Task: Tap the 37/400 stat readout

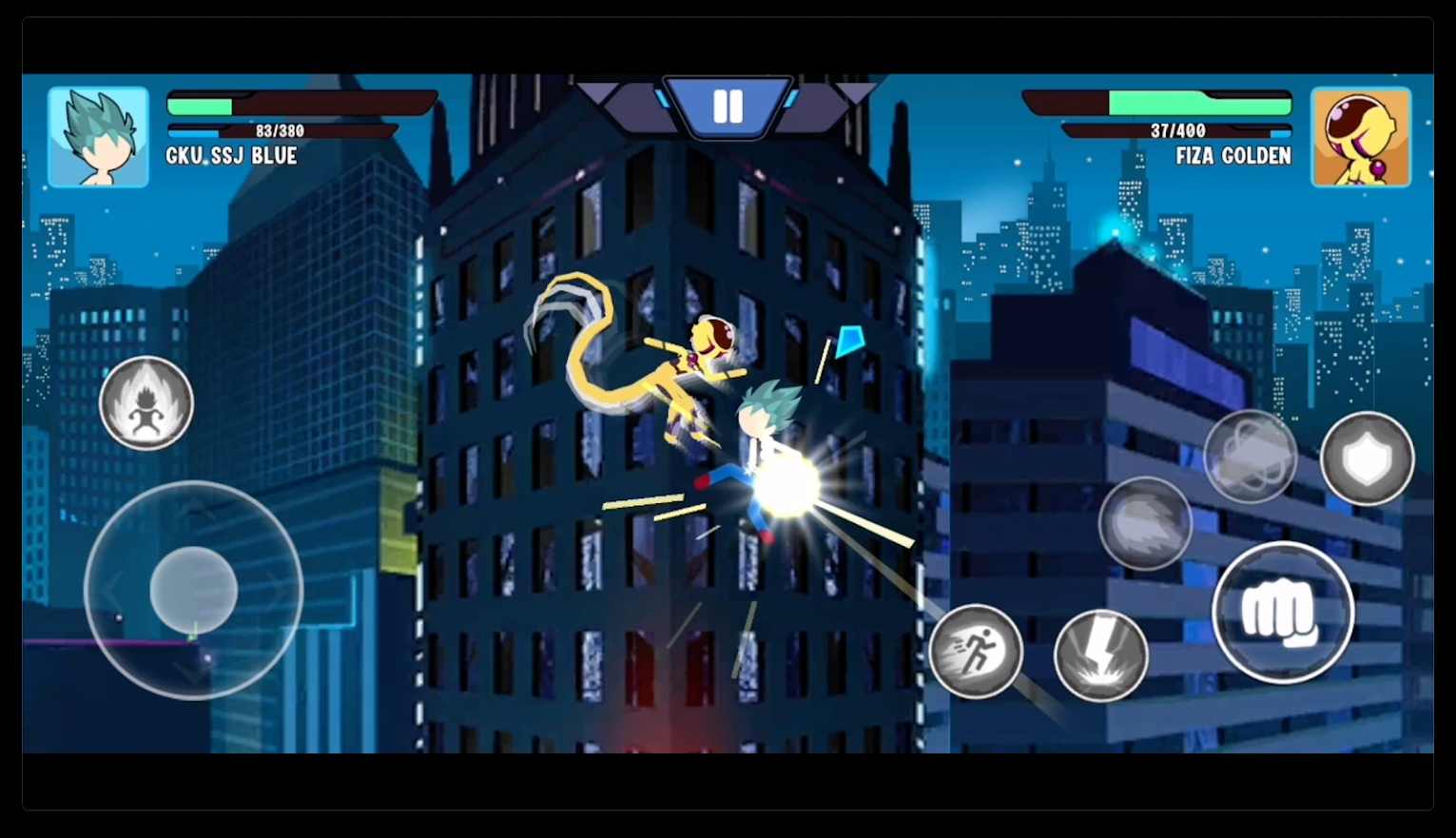Action: coord(1179,128)
